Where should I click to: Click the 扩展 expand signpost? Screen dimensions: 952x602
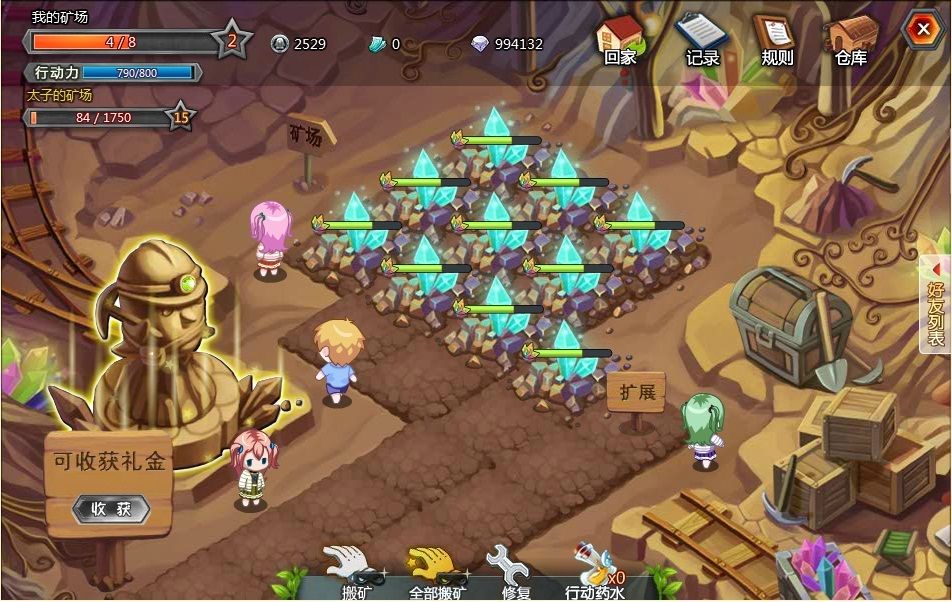click(636, 393)
